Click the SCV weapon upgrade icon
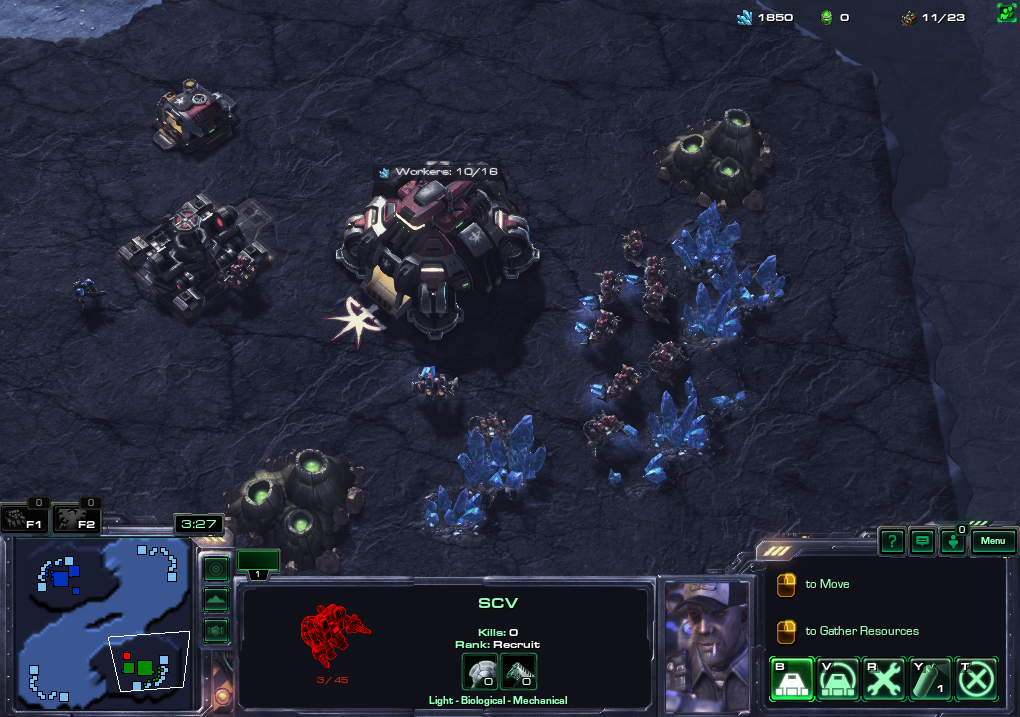1020x717 pixels. click(x=518, y=671)
